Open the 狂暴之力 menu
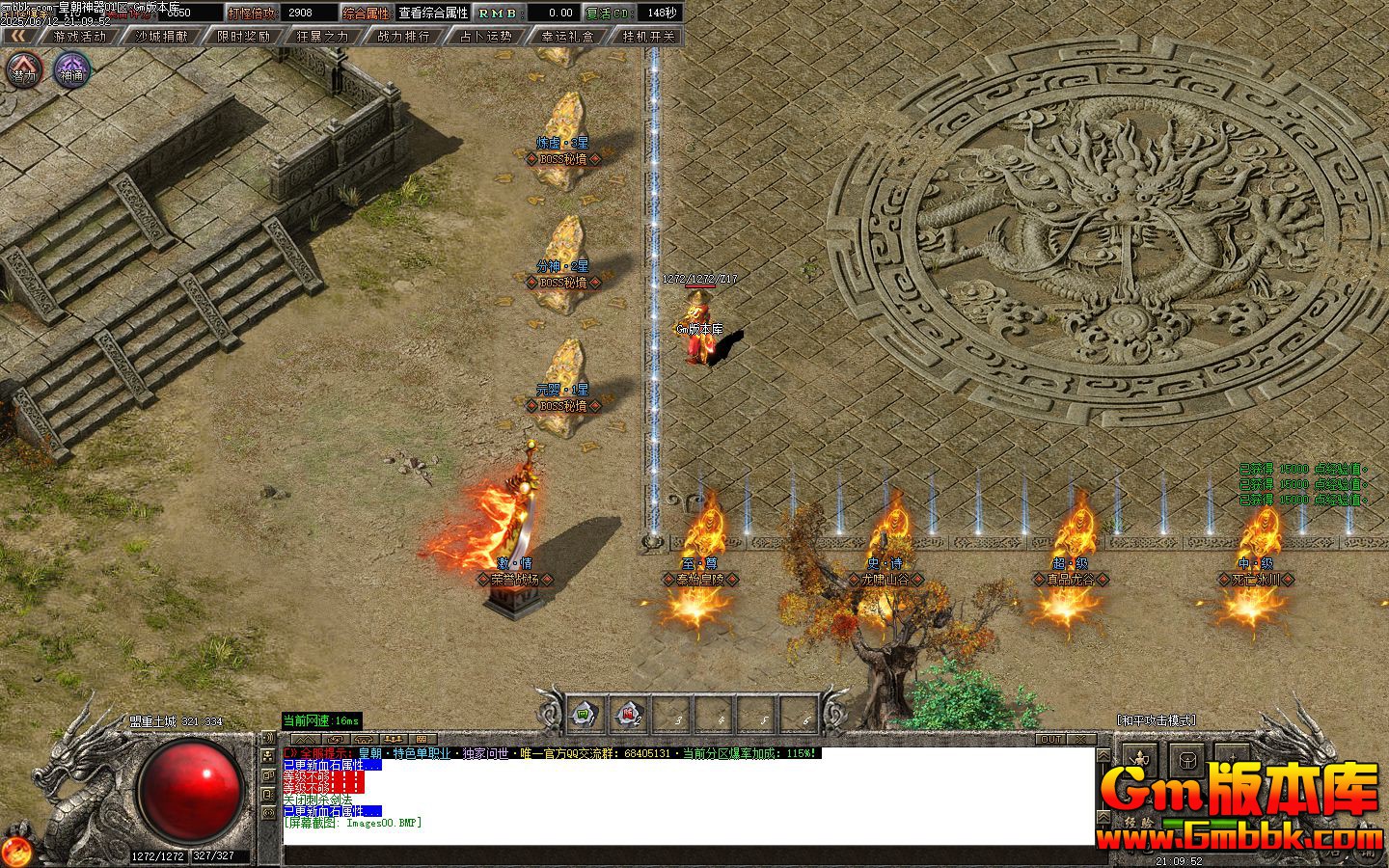This screenshot has width=1389, height=868. point(324,37)
